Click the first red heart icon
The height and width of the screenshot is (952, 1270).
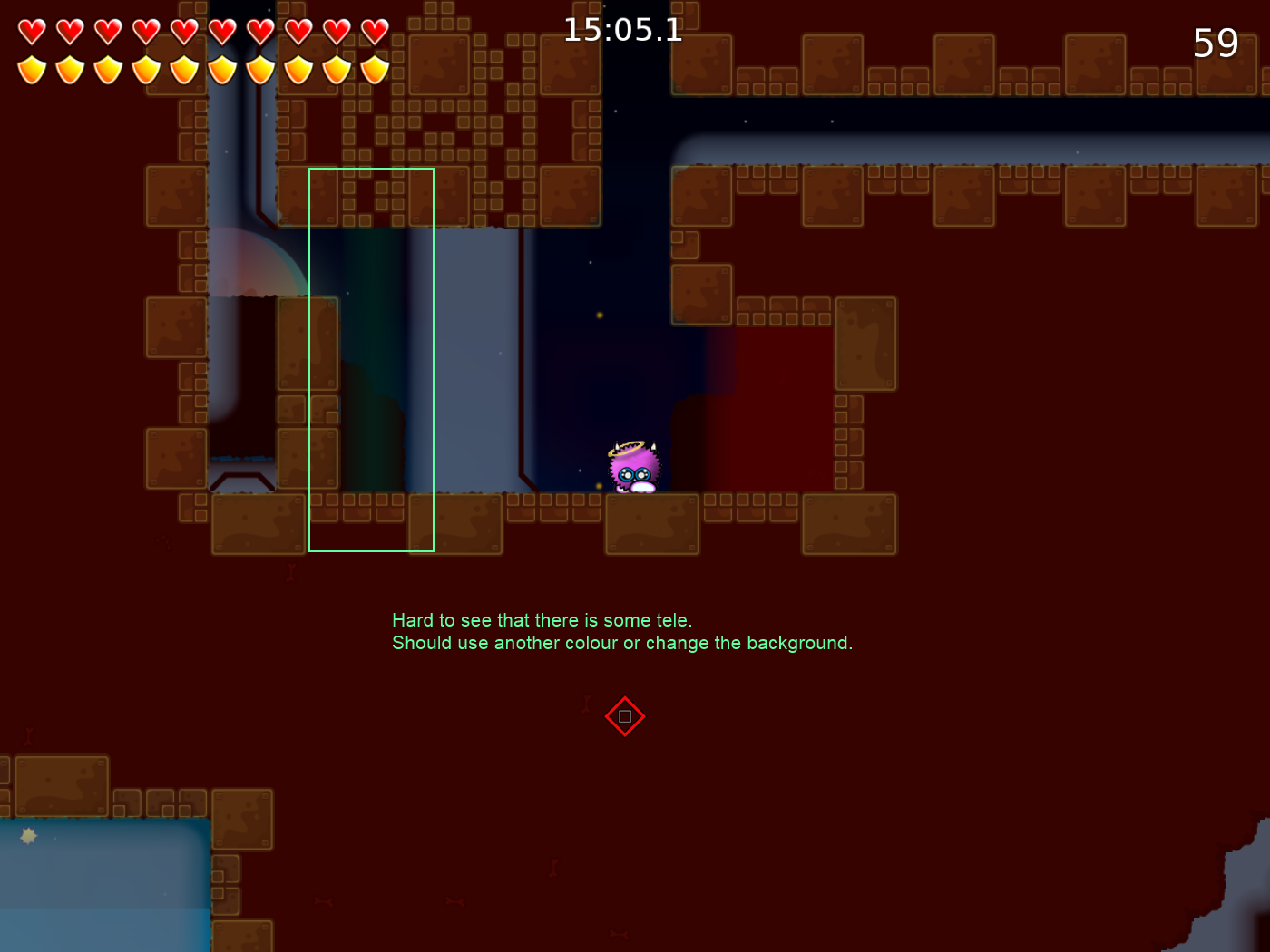pyautogui.click(x=30, y=30)
